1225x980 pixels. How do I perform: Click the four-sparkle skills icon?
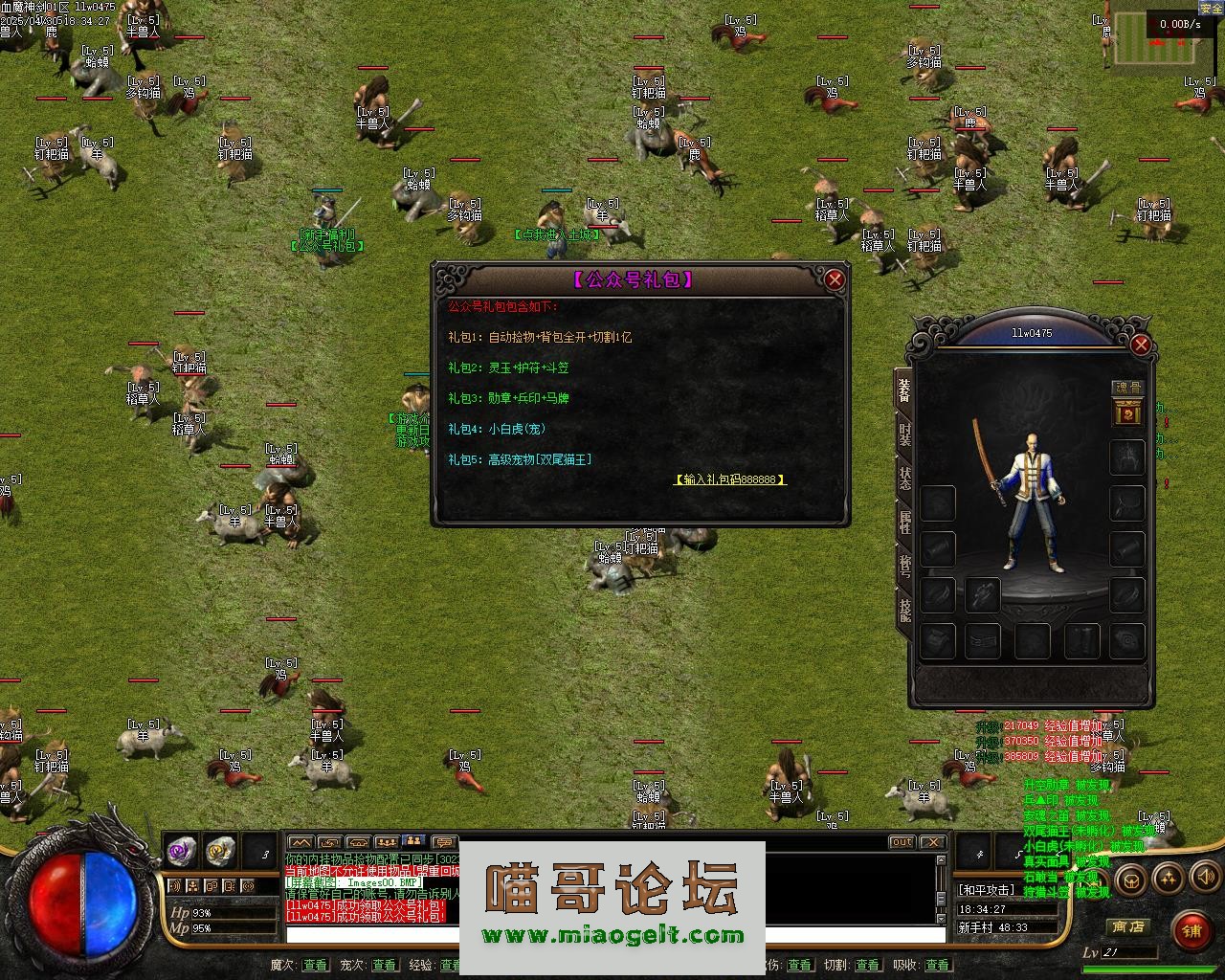1168,877
